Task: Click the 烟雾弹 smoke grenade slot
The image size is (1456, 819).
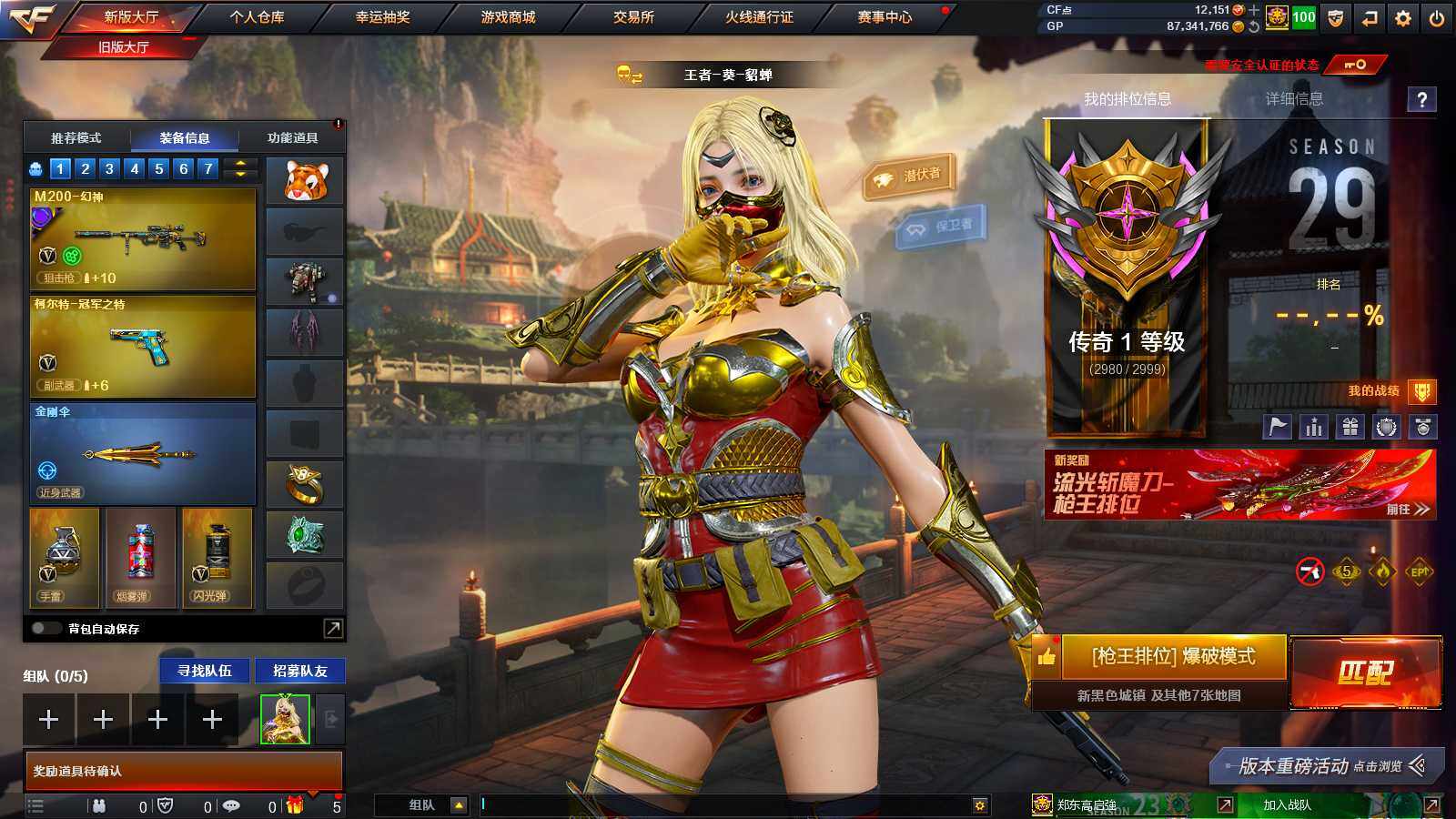Action: (141, 557)
